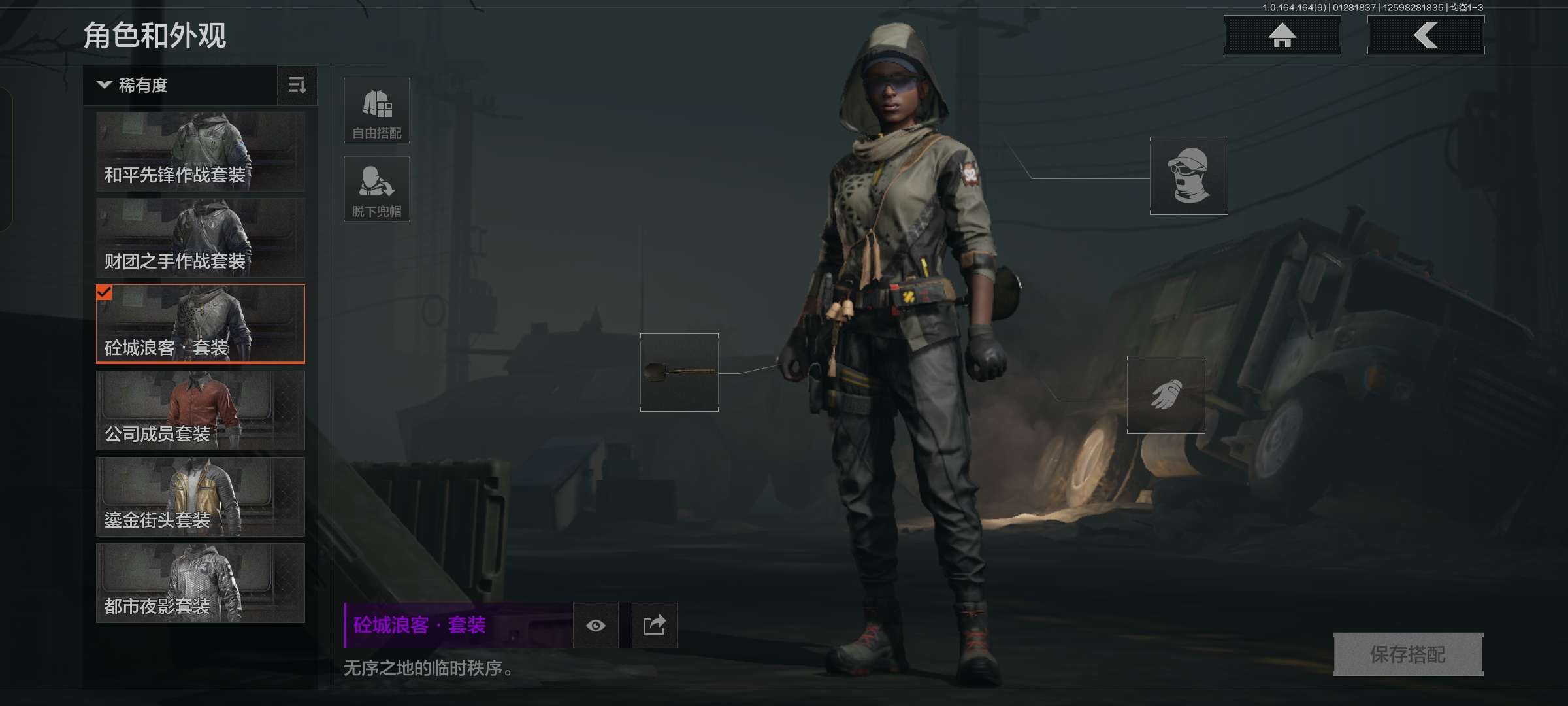Toggle the sort order icon
Viewport: 1568px width, 706px height.
point(297,86)
